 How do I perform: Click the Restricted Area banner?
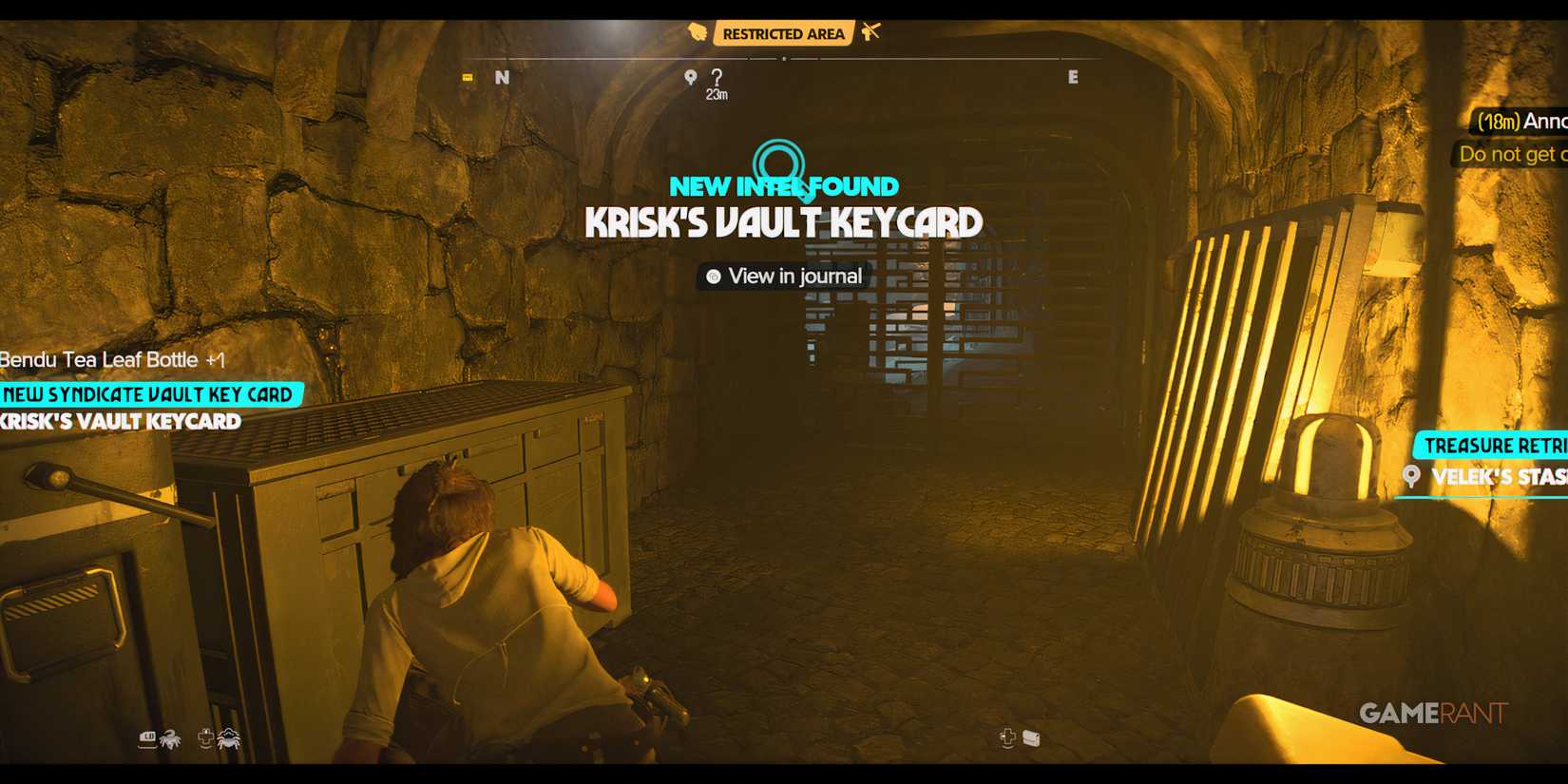pyautogui.click(x=783, y=32)
